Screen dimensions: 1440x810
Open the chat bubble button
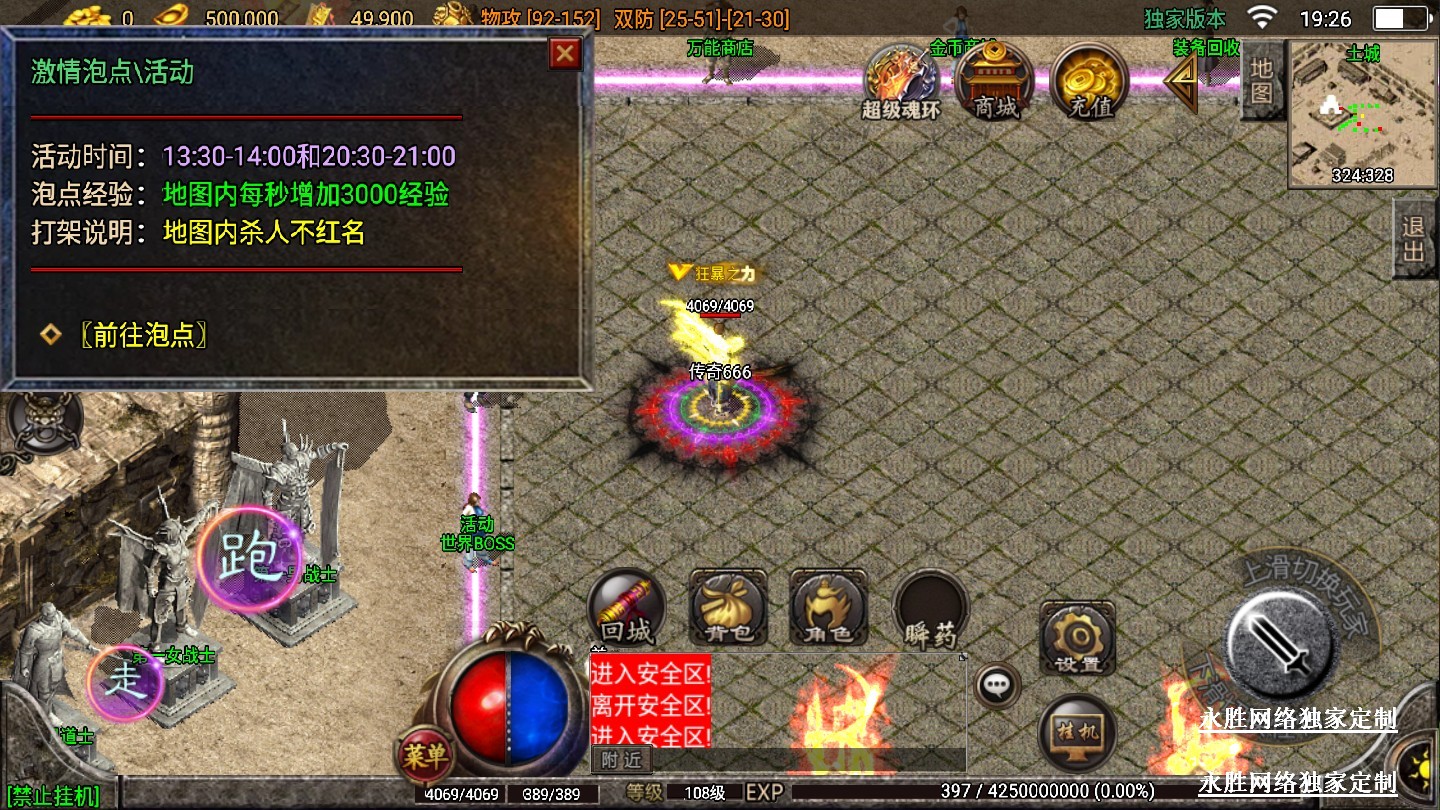[997, 686]
